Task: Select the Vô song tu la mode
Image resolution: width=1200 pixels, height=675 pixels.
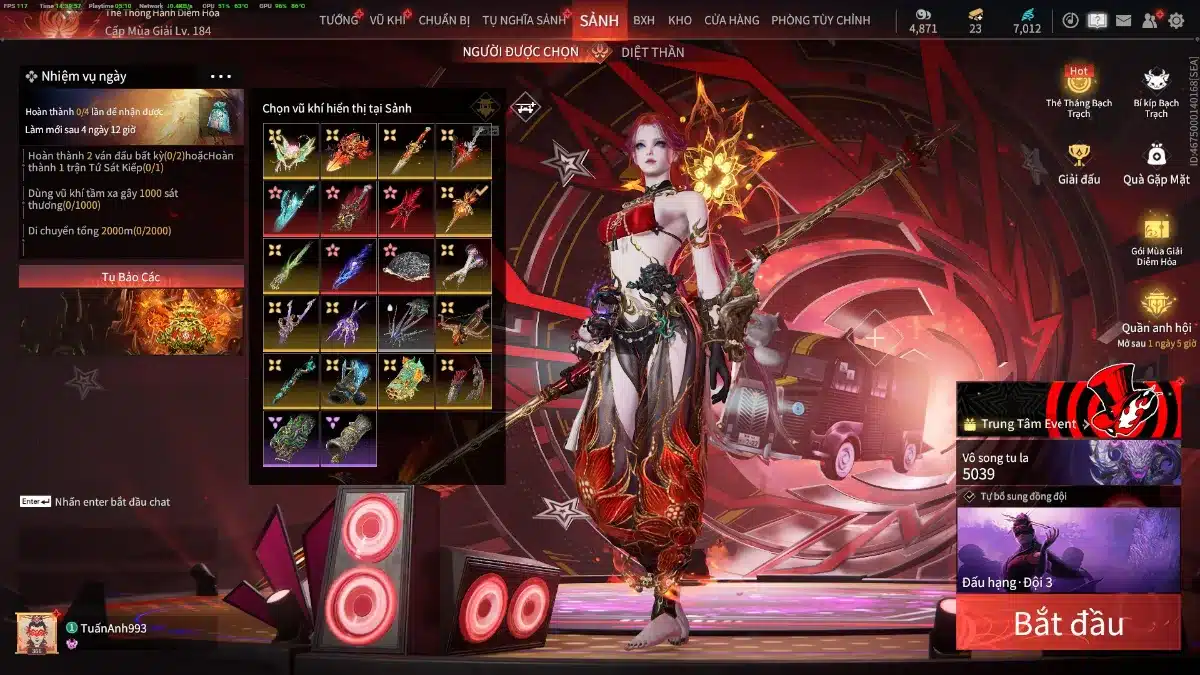Action: (x=1068, y=465)
